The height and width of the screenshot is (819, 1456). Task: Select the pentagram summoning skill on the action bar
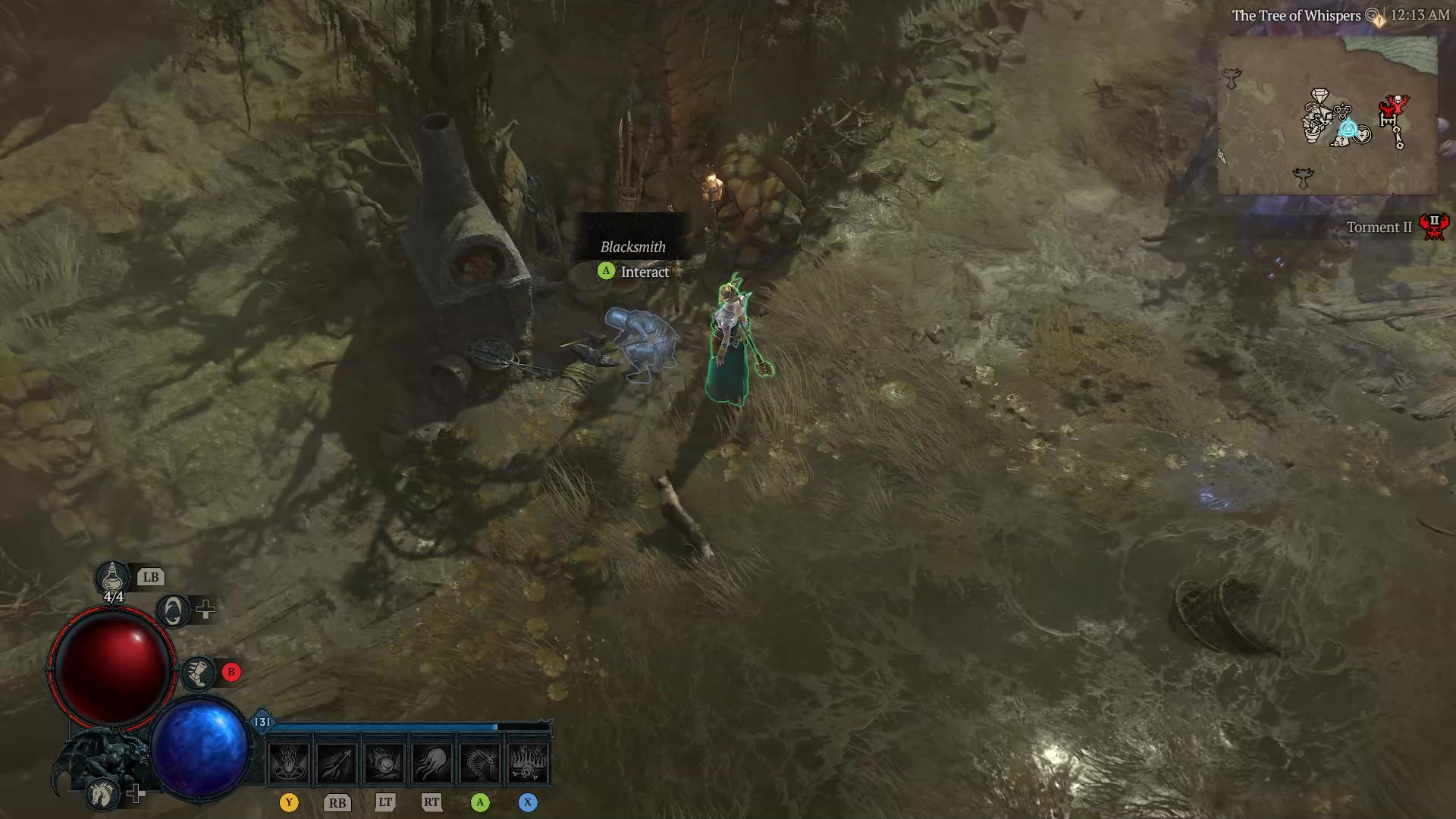tap(289, 764)
